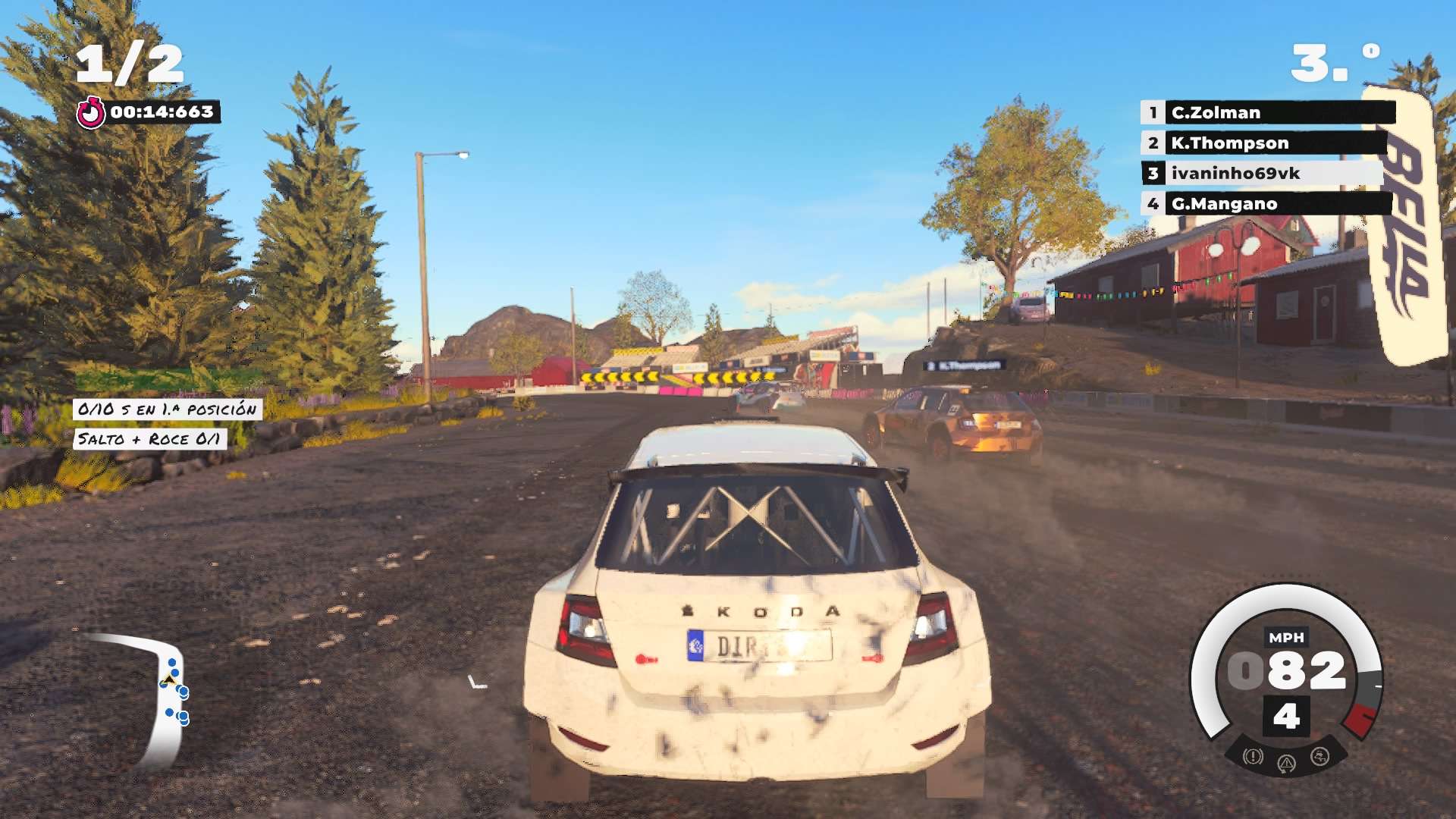The width and height of the screenshot is (1456, 819).
Task: Click the pink stopwatch timer icon
Action: pyautogui.click(x=93, y=112)
